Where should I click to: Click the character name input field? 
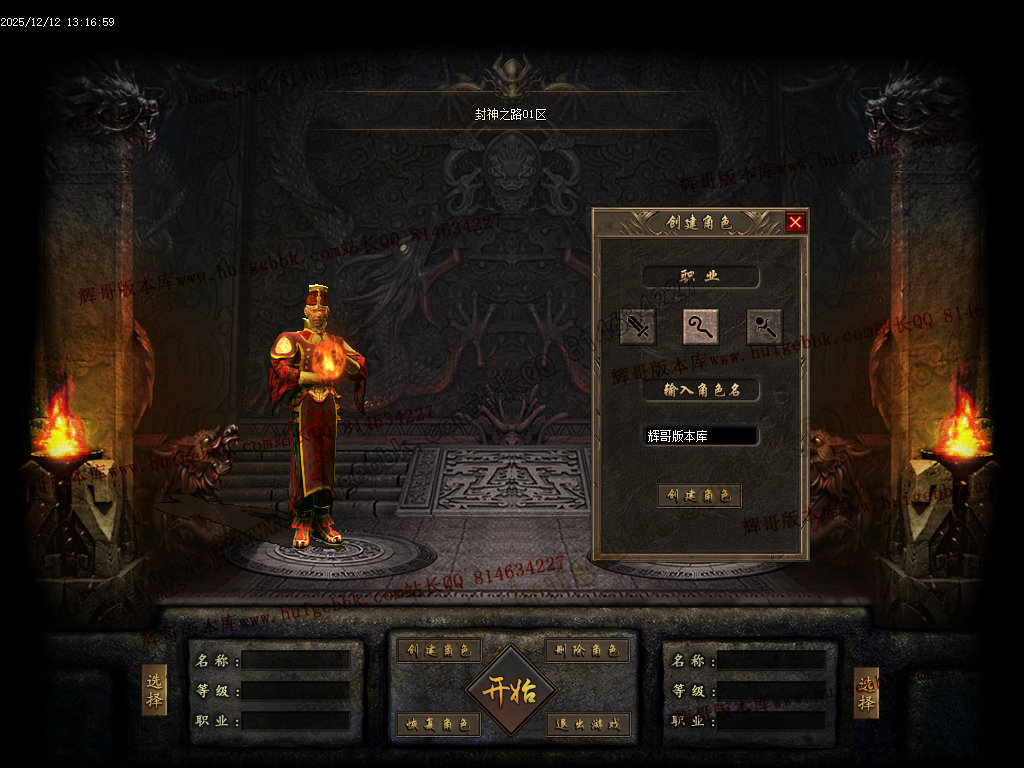(701, 436)
